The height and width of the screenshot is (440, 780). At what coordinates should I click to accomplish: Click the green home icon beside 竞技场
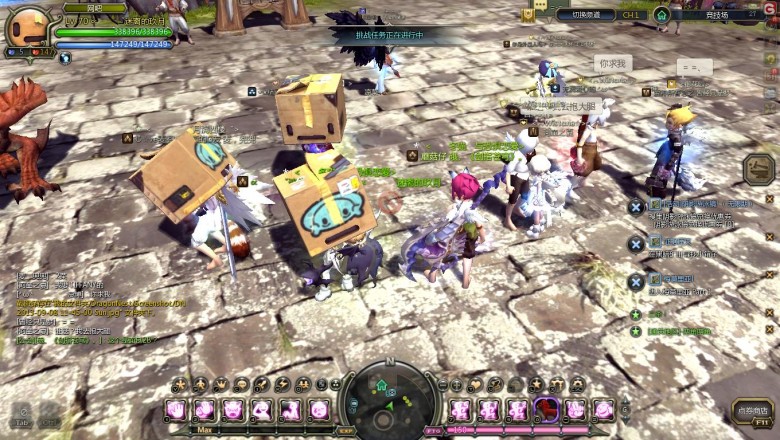[x=661, y=15]
